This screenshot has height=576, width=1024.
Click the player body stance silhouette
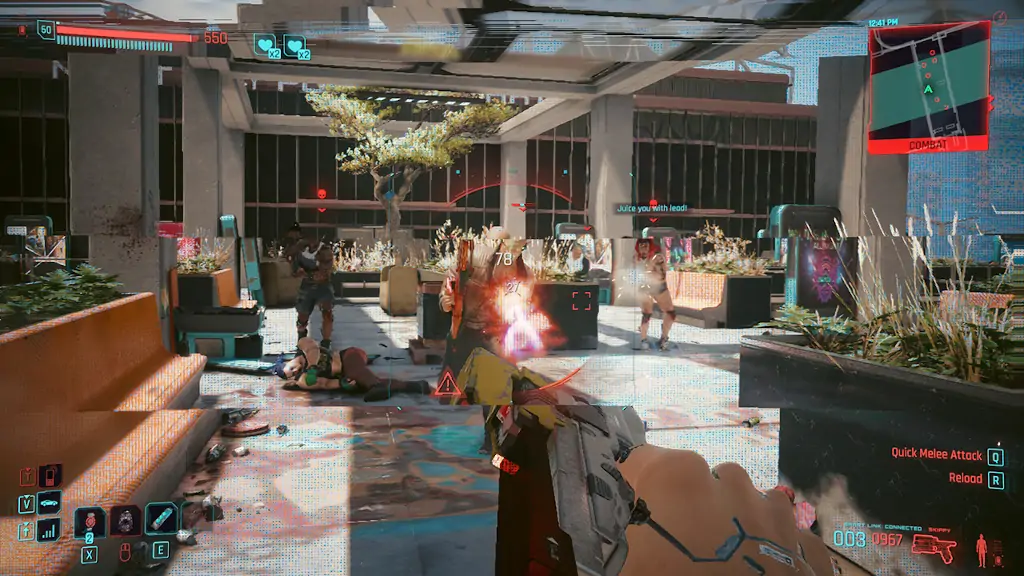tap(981, 548)
